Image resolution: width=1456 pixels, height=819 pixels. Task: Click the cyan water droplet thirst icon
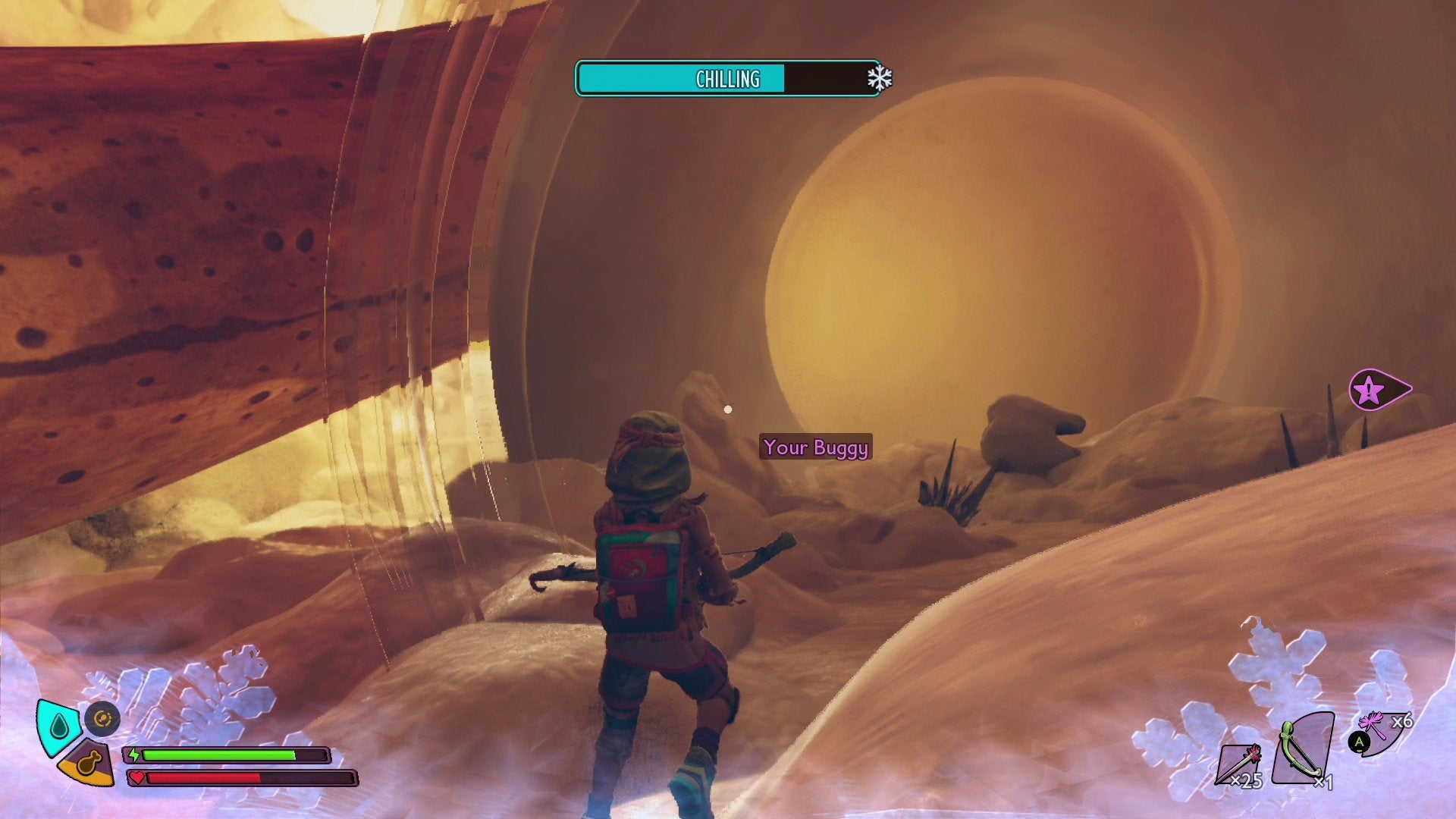58,726
